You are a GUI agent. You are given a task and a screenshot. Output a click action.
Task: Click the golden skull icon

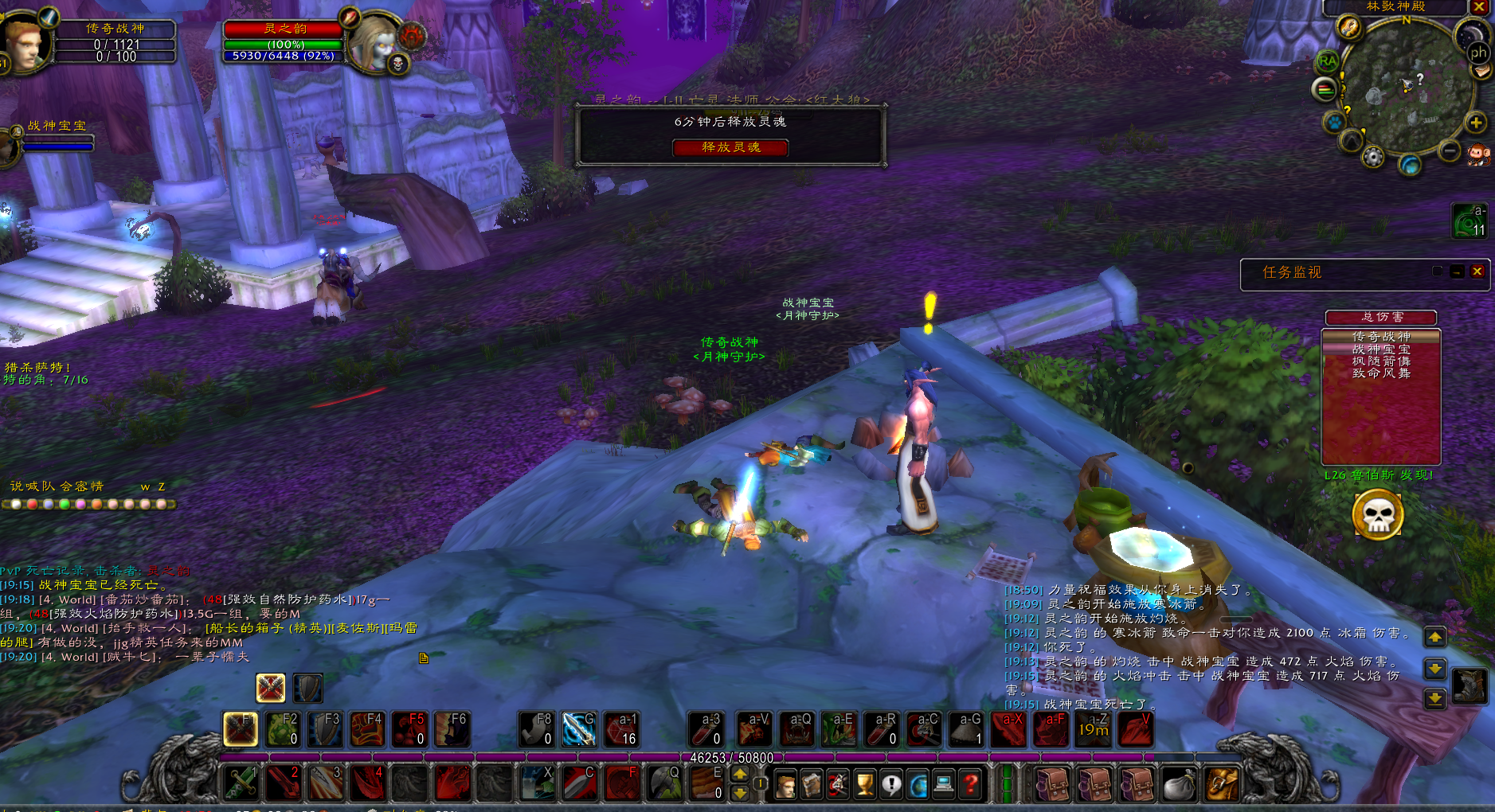[x=1377, y=515]
